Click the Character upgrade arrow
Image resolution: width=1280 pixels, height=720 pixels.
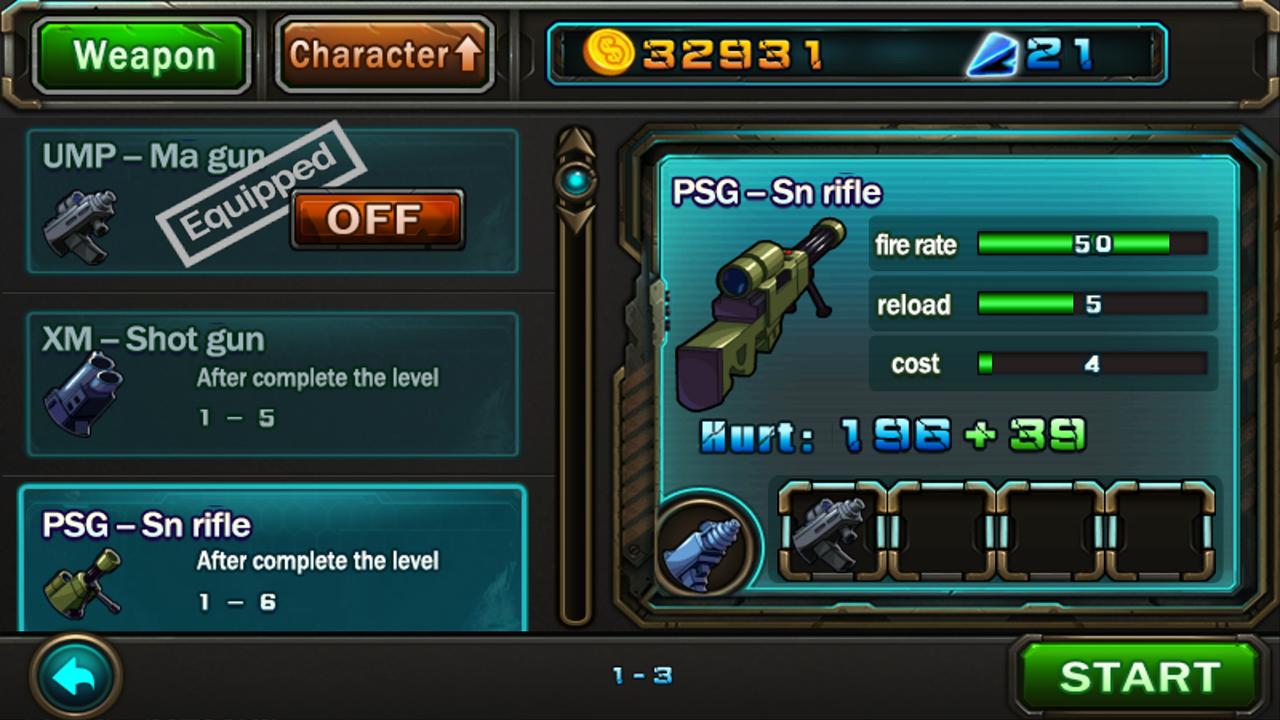coord(470,53)
